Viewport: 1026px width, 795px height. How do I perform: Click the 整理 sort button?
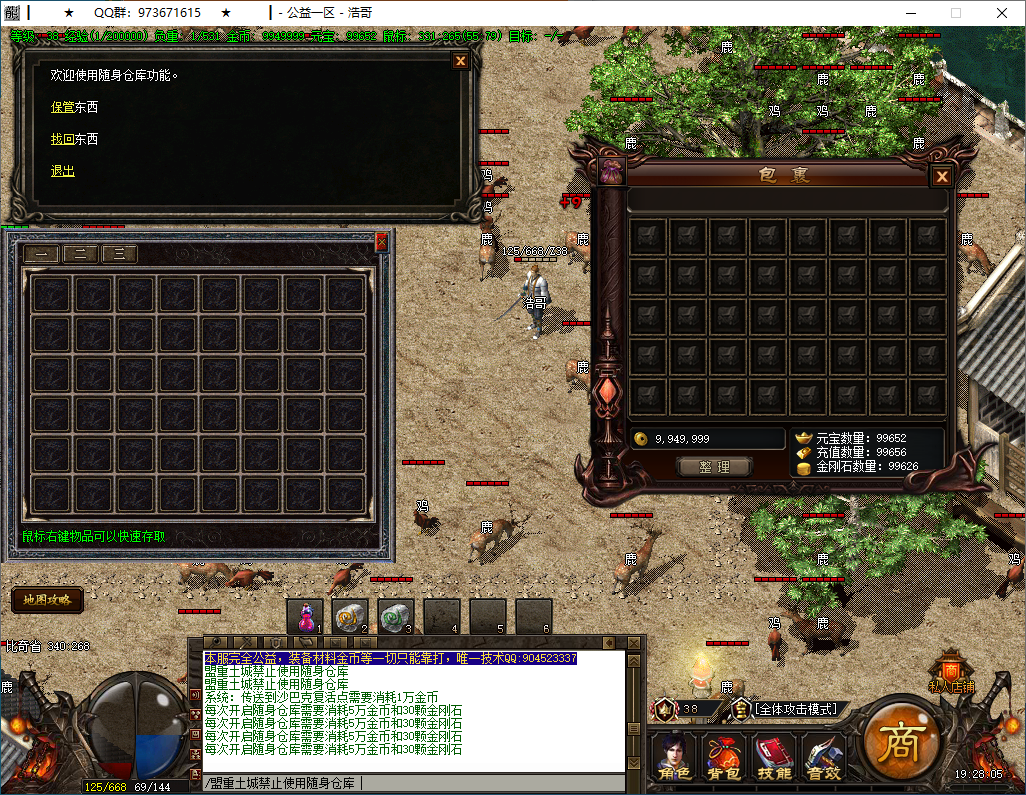pyautogui.click(x=714, y=467)
